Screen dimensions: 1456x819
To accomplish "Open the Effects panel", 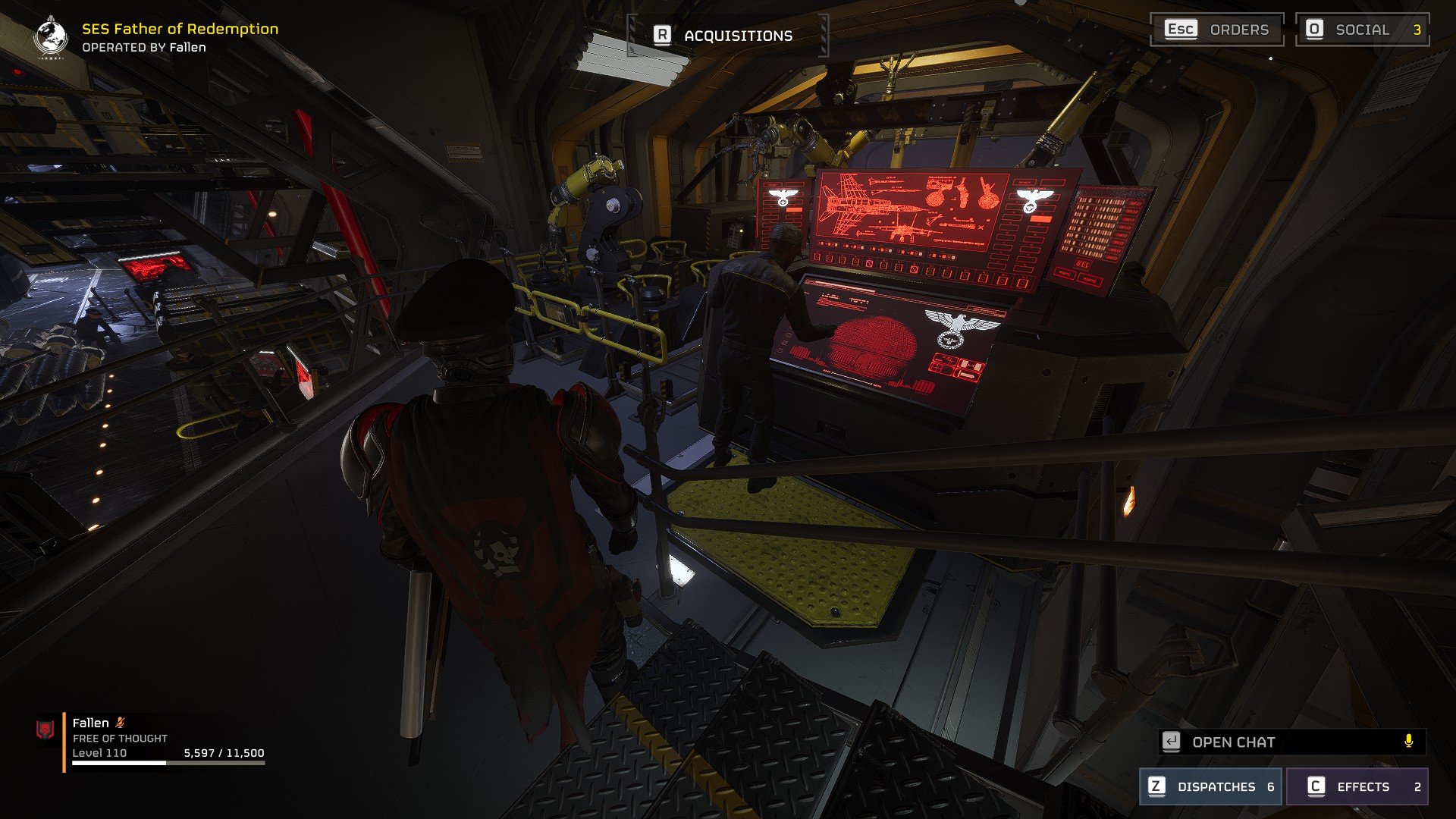I will [1357, 786].
